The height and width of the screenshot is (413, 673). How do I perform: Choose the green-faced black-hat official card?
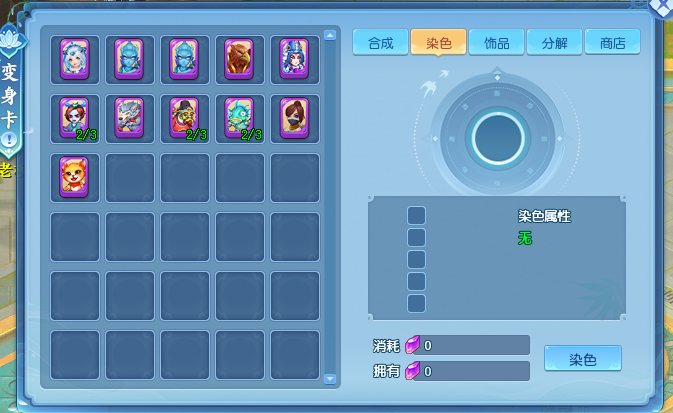(184, 118)
